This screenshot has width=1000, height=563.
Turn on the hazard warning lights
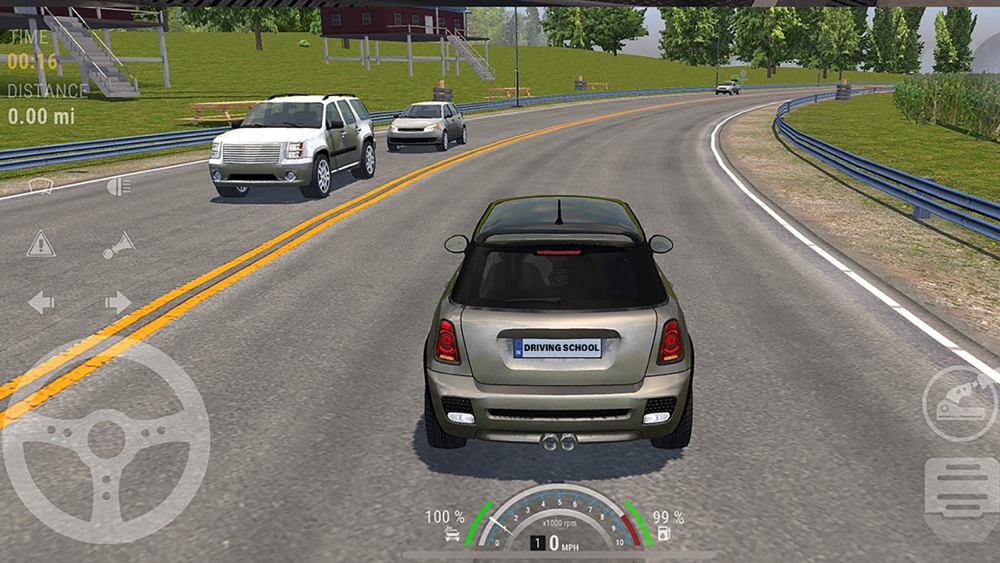[x=41, y=243]
